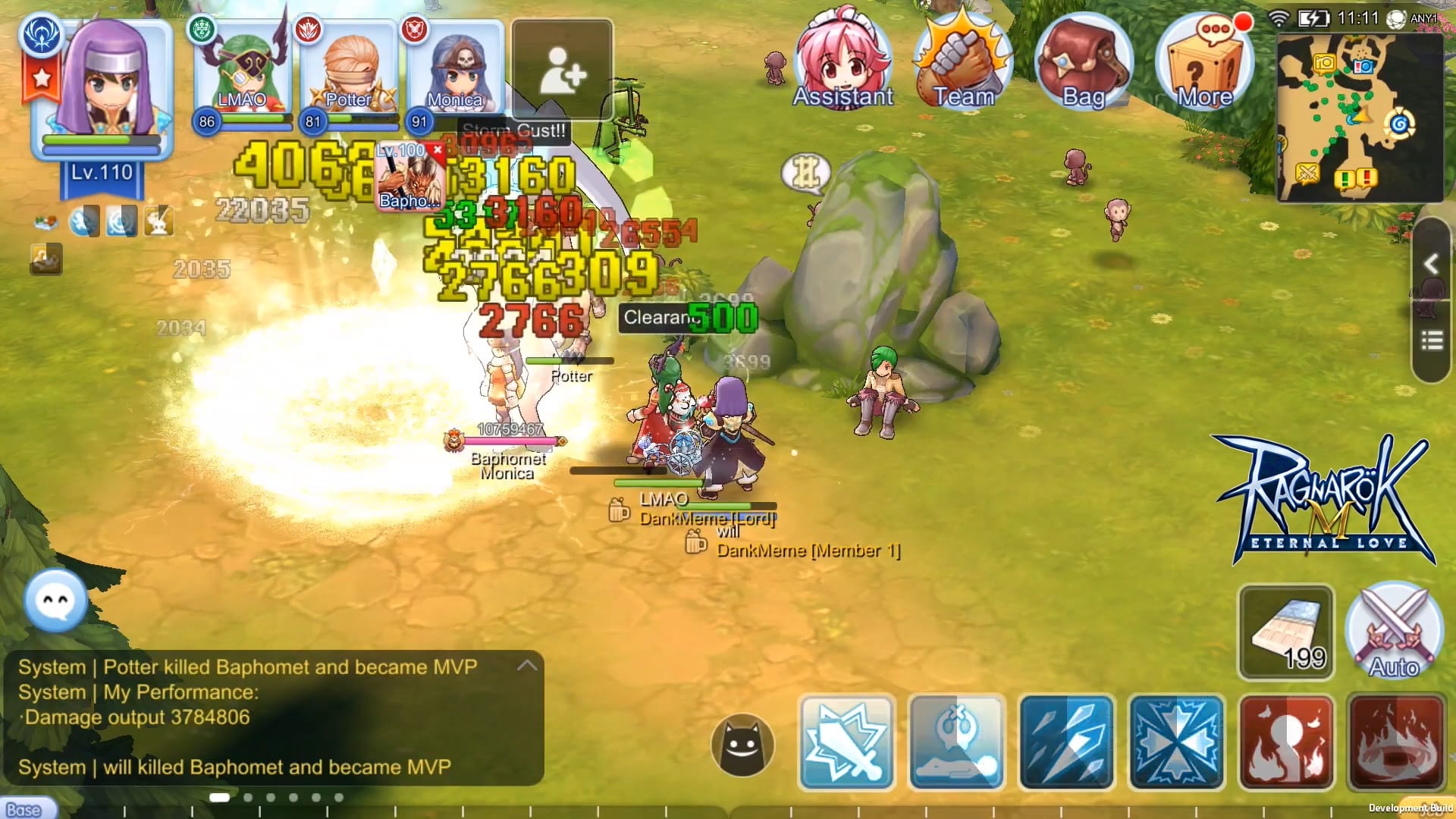Use the consumable item with 199 count
The image size is (1456, 819).
pyautogui.click(x=1286, y=632)
